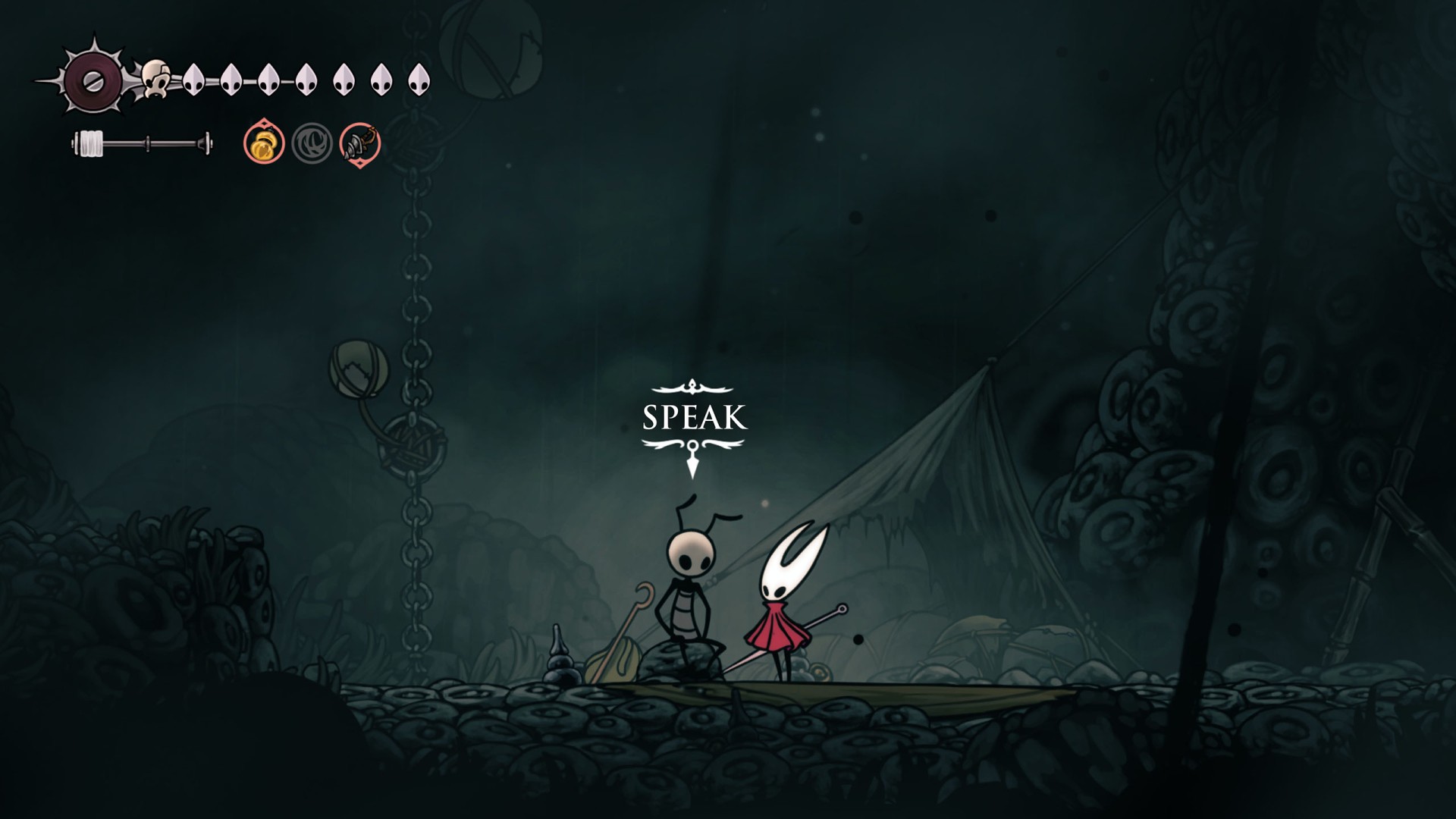The image size is (1456, 819).
Task: Select the drill tool icon
Action: click(x=359, y=143)
